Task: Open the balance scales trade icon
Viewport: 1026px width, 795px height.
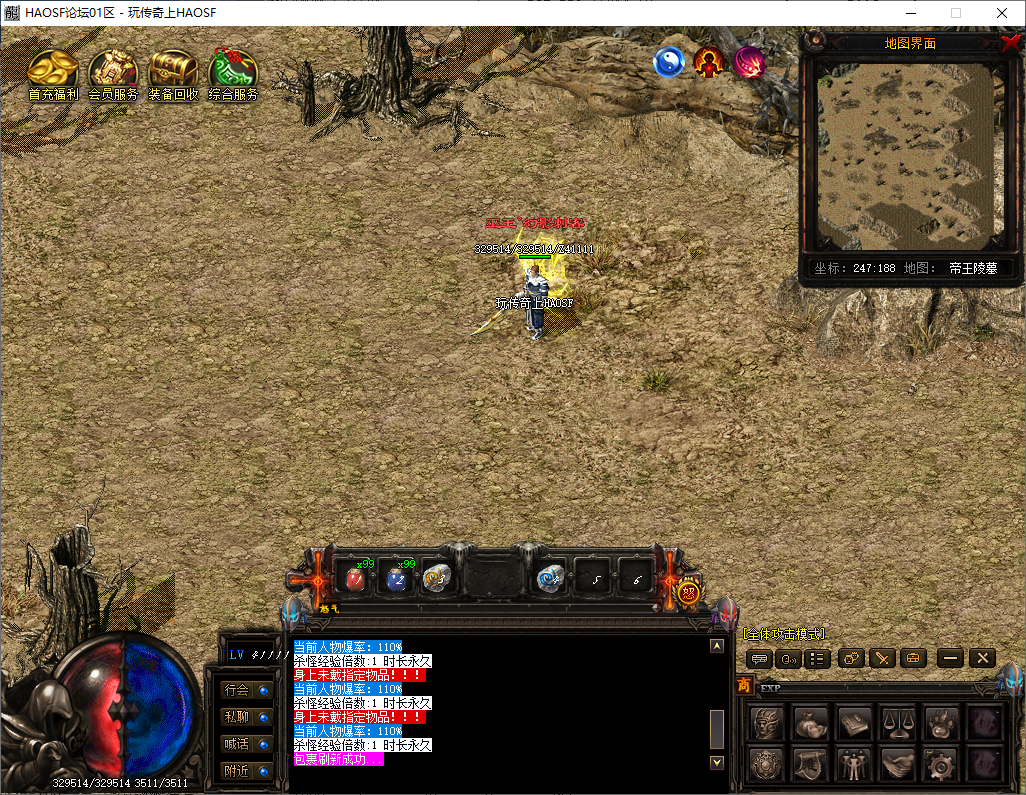Action: click(x=897, y=722)
